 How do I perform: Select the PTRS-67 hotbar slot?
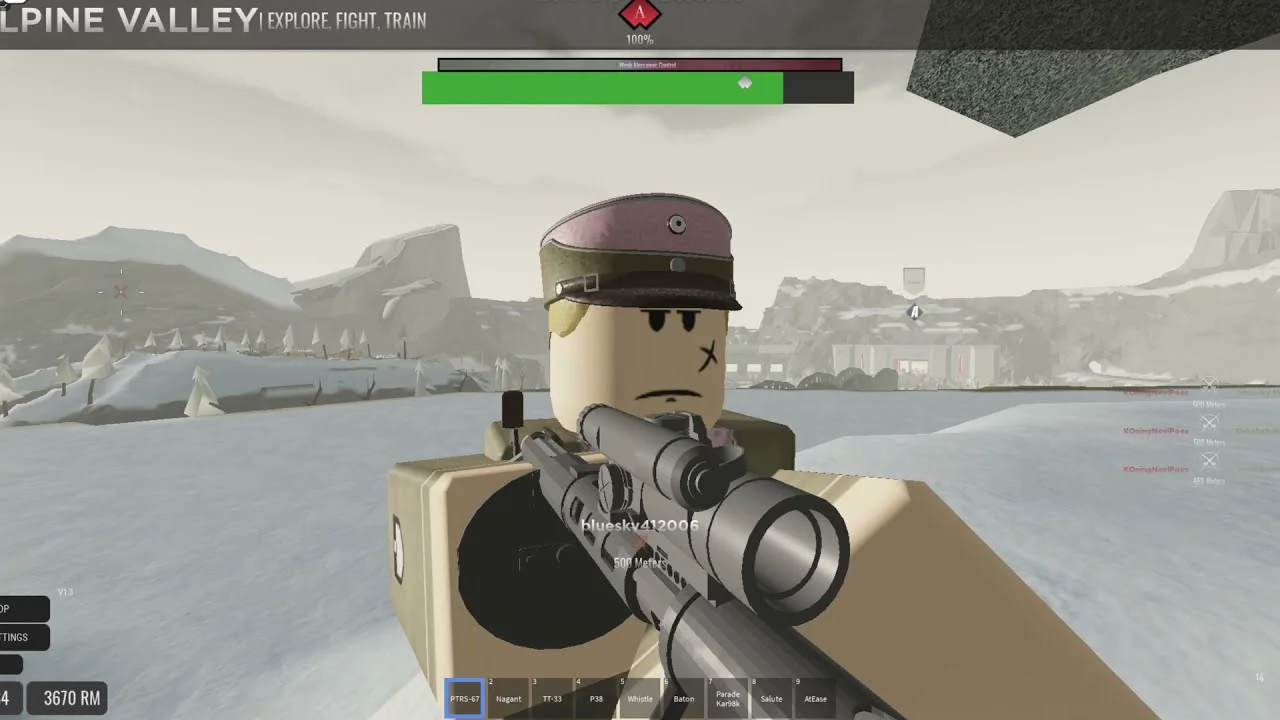(x=465, y=698)
